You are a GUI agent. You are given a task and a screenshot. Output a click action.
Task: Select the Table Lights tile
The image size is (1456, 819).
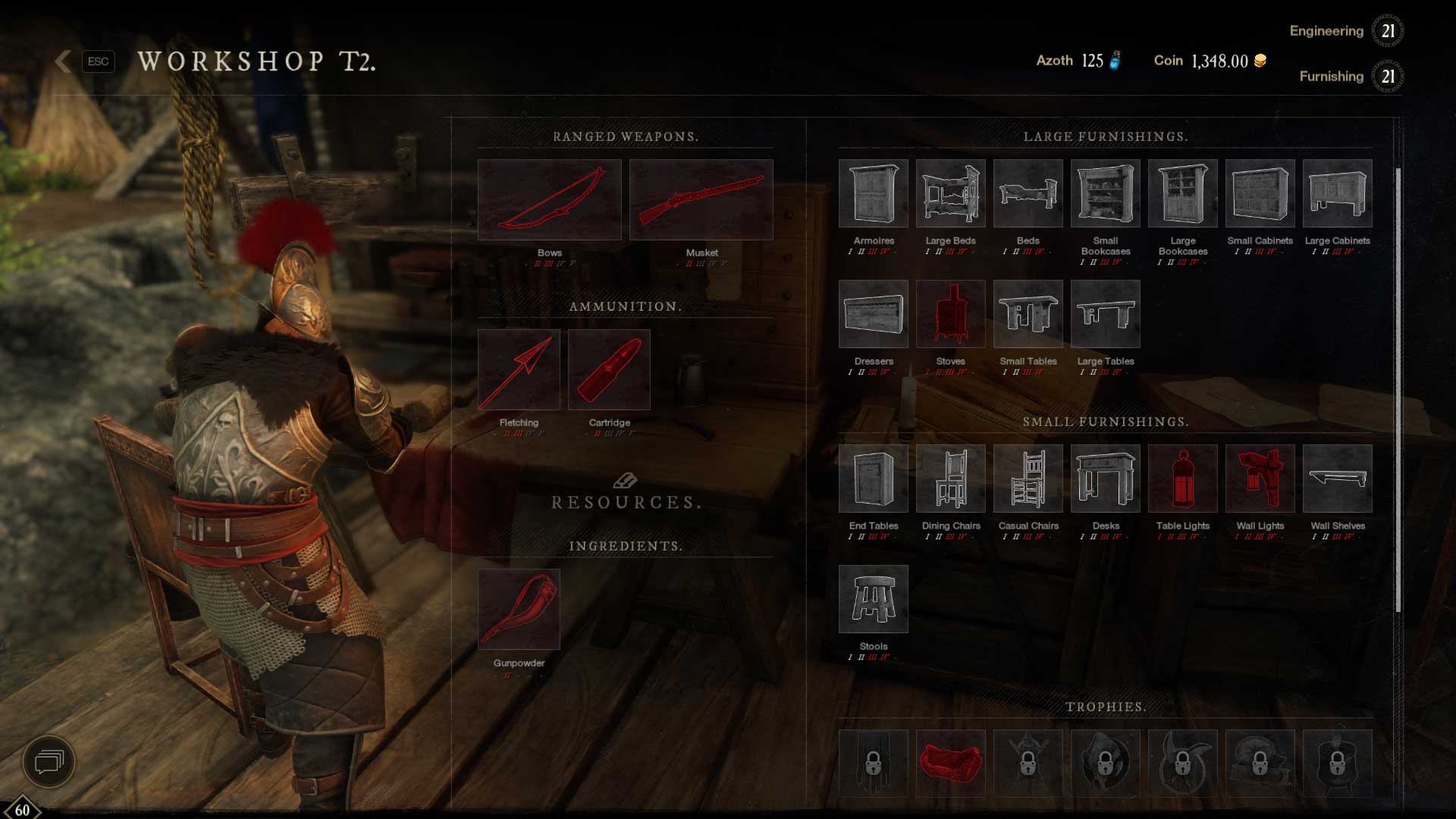click(x=1182, y=479)
